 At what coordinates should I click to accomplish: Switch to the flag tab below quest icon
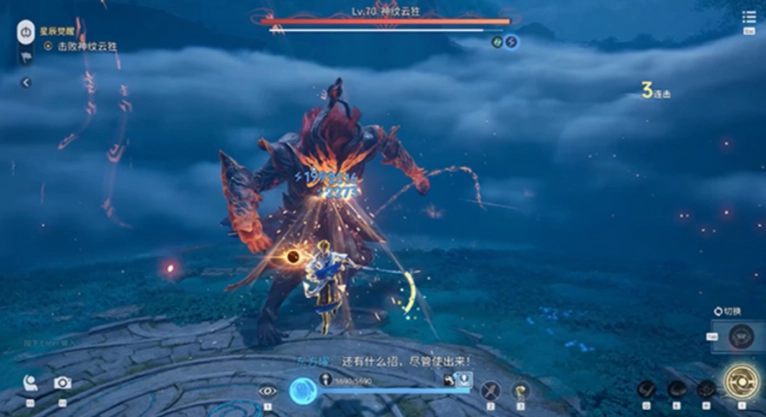pos(26,58)
